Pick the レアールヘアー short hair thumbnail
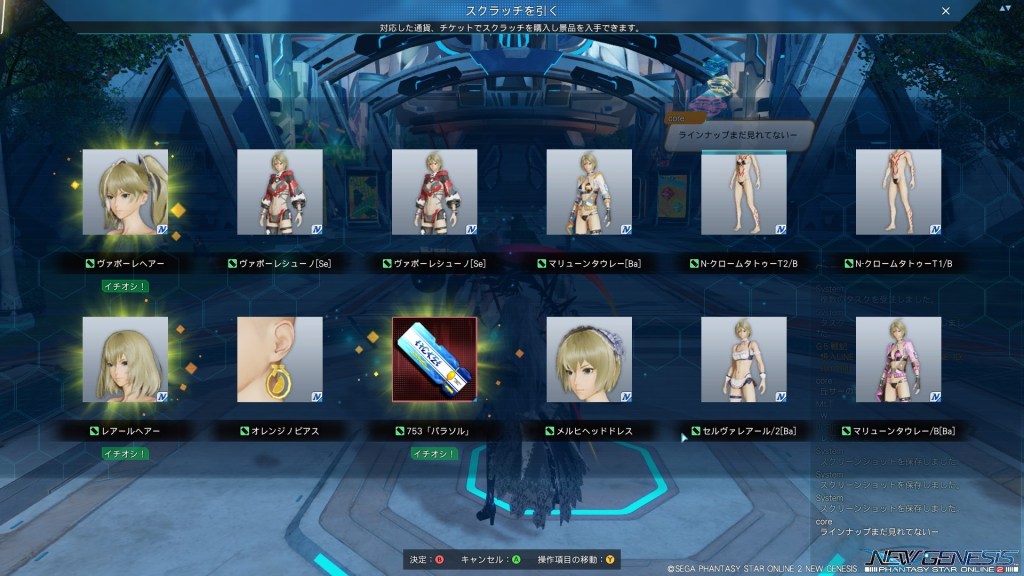 pyautogui.click(x=125, y=359)
